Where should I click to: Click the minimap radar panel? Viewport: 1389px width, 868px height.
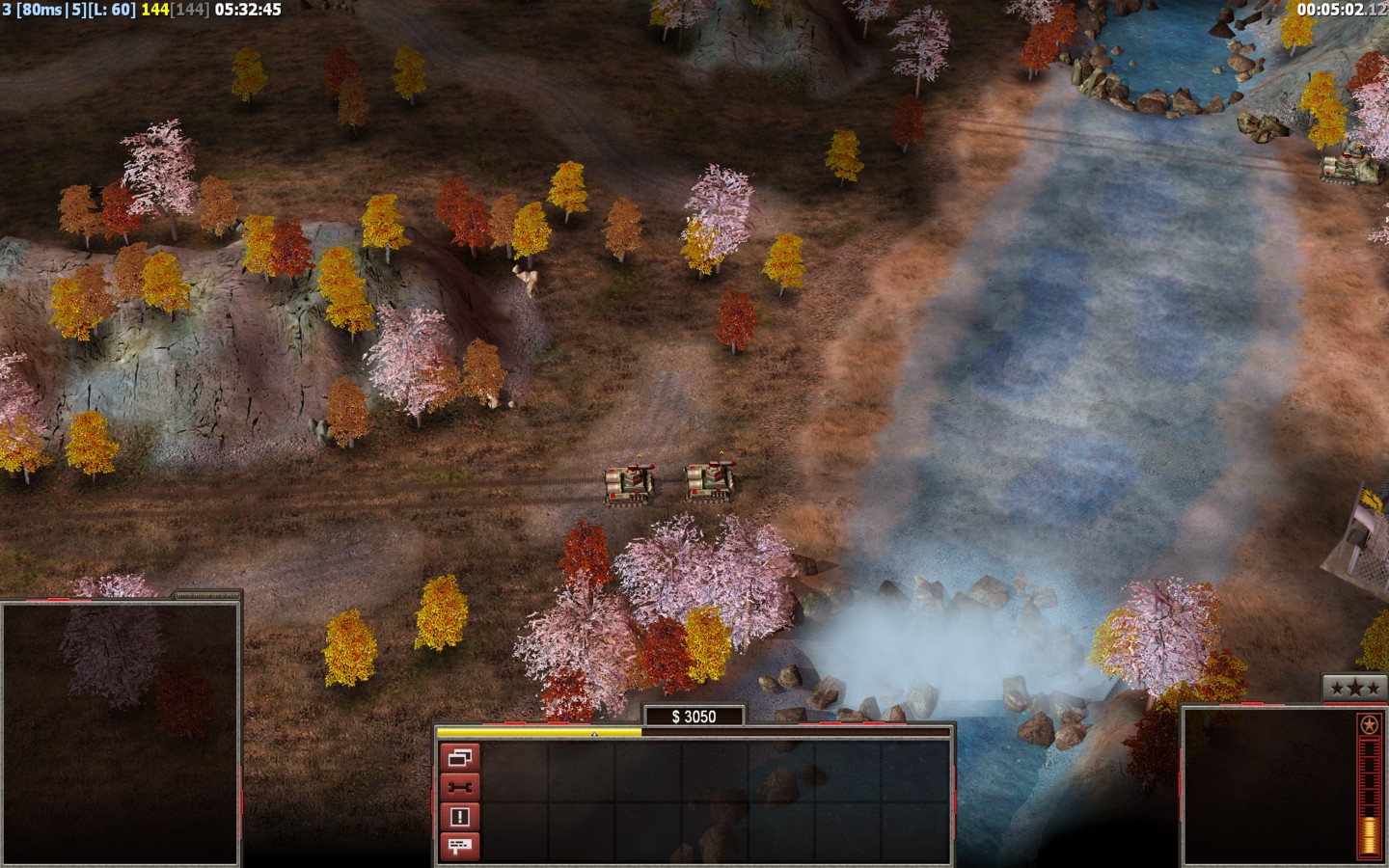click(120, 733)
